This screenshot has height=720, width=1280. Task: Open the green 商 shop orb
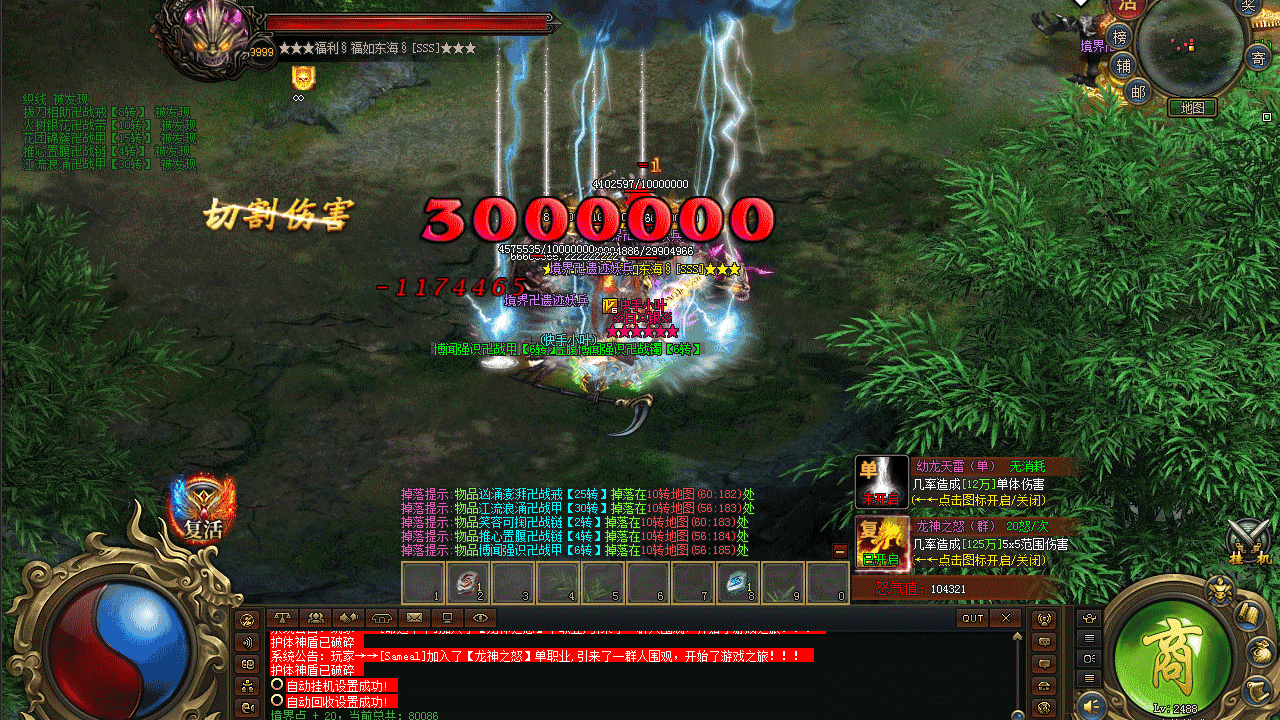pyautogui.click(x=1172, y=651)
